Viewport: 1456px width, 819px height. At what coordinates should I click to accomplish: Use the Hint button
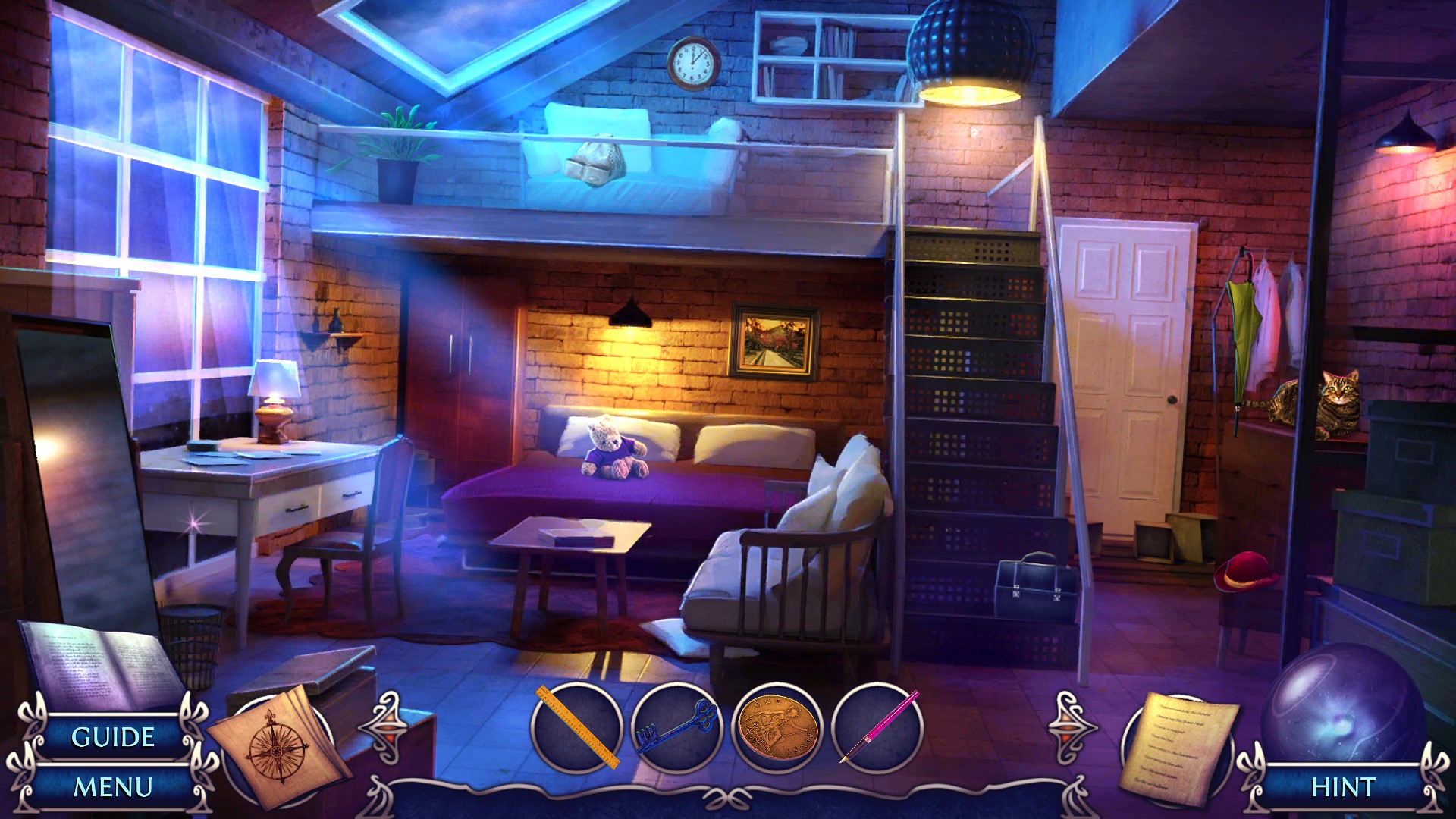(x=1343, y=787)
